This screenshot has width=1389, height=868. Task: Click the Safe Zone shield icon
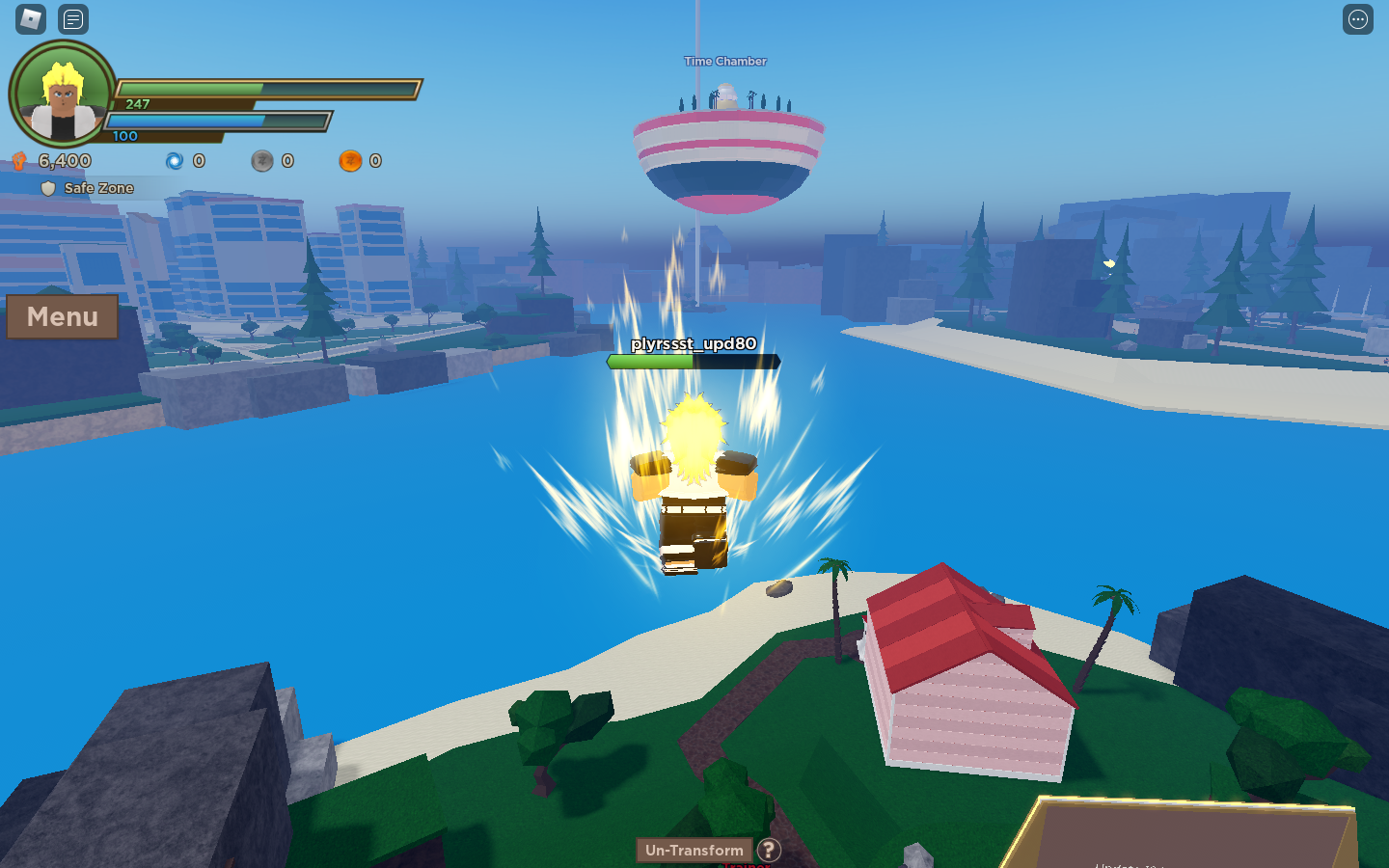point(48,188)
